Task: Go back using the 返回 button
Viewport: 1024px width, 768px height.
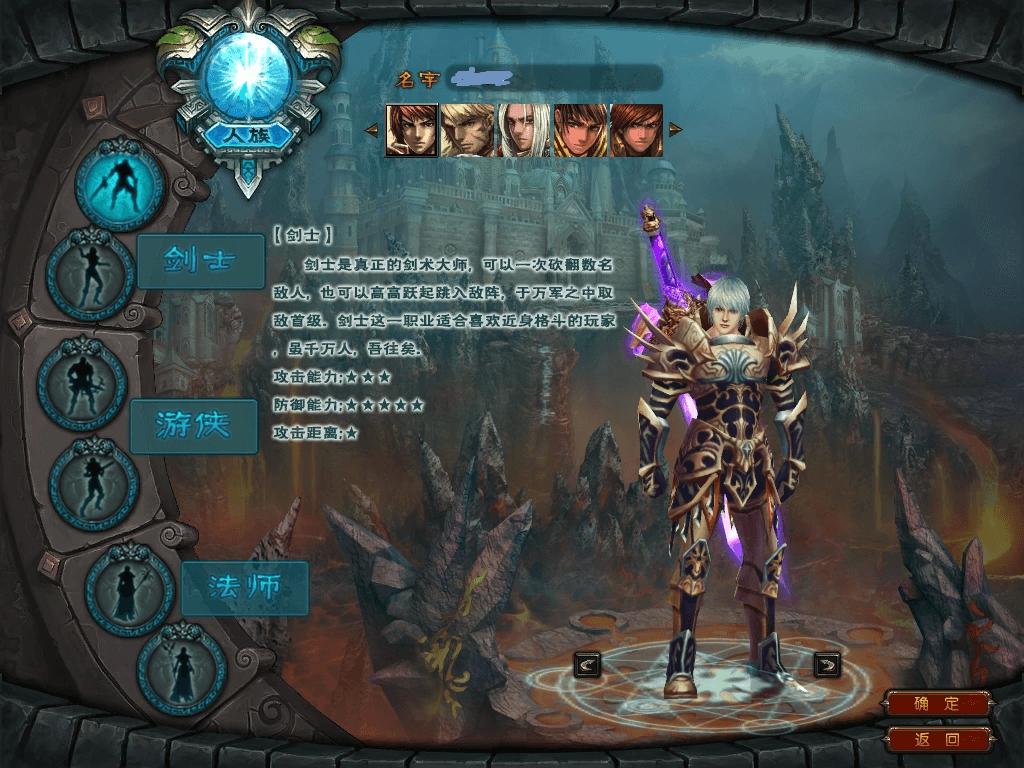Action: 937,740
